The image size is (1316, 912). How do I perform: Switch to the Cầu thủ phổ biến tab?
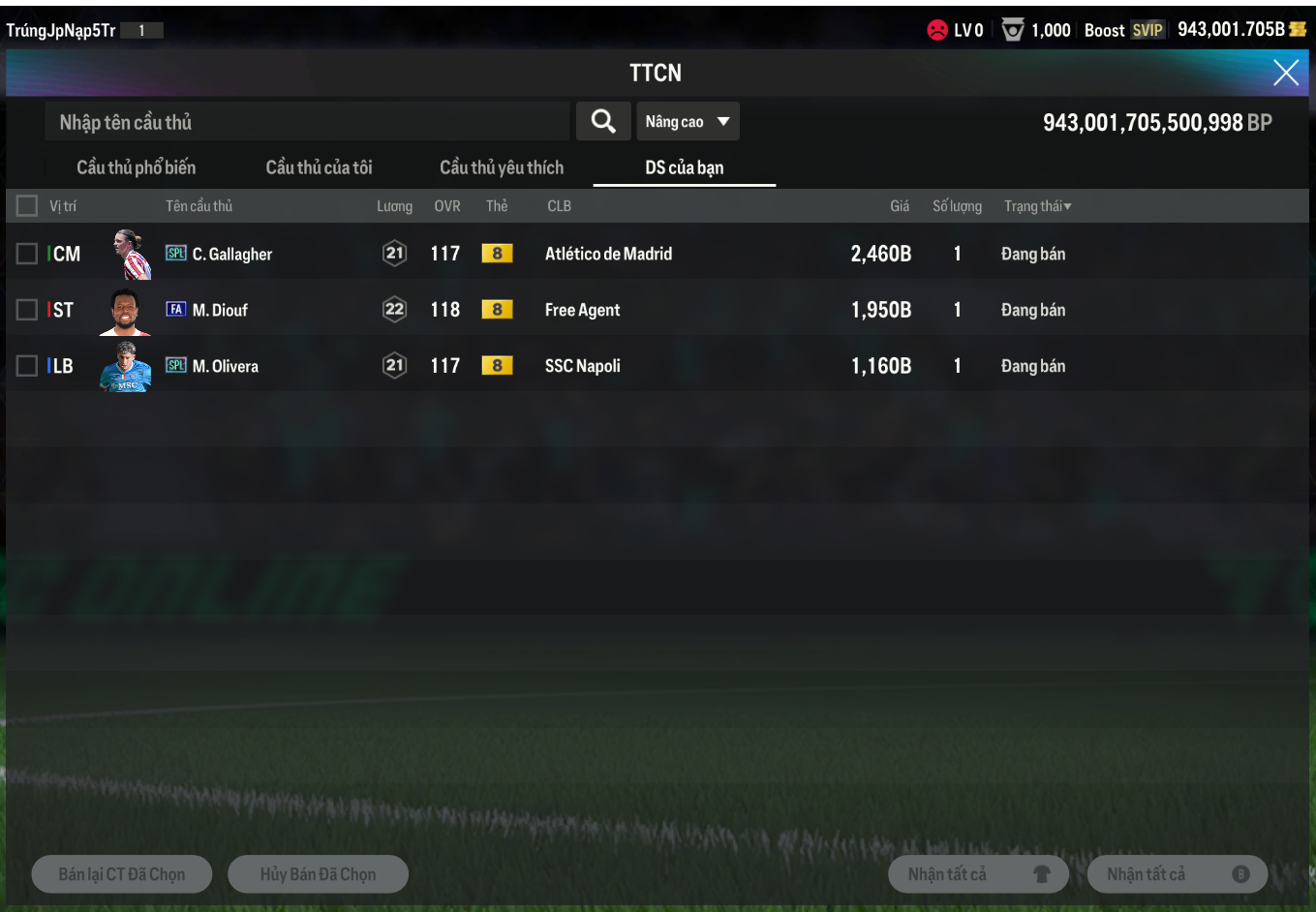pos(137,167)
